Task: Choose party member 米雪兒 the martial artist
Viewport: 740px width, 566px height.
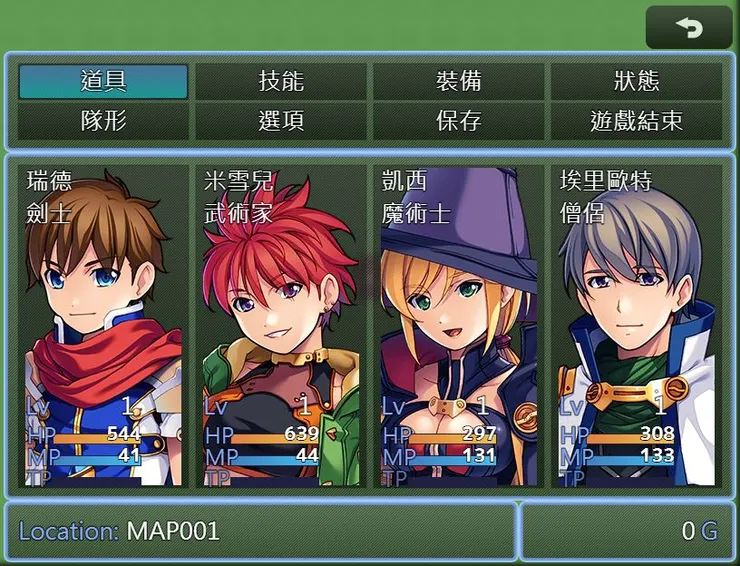Action: [x=281, y=325]
